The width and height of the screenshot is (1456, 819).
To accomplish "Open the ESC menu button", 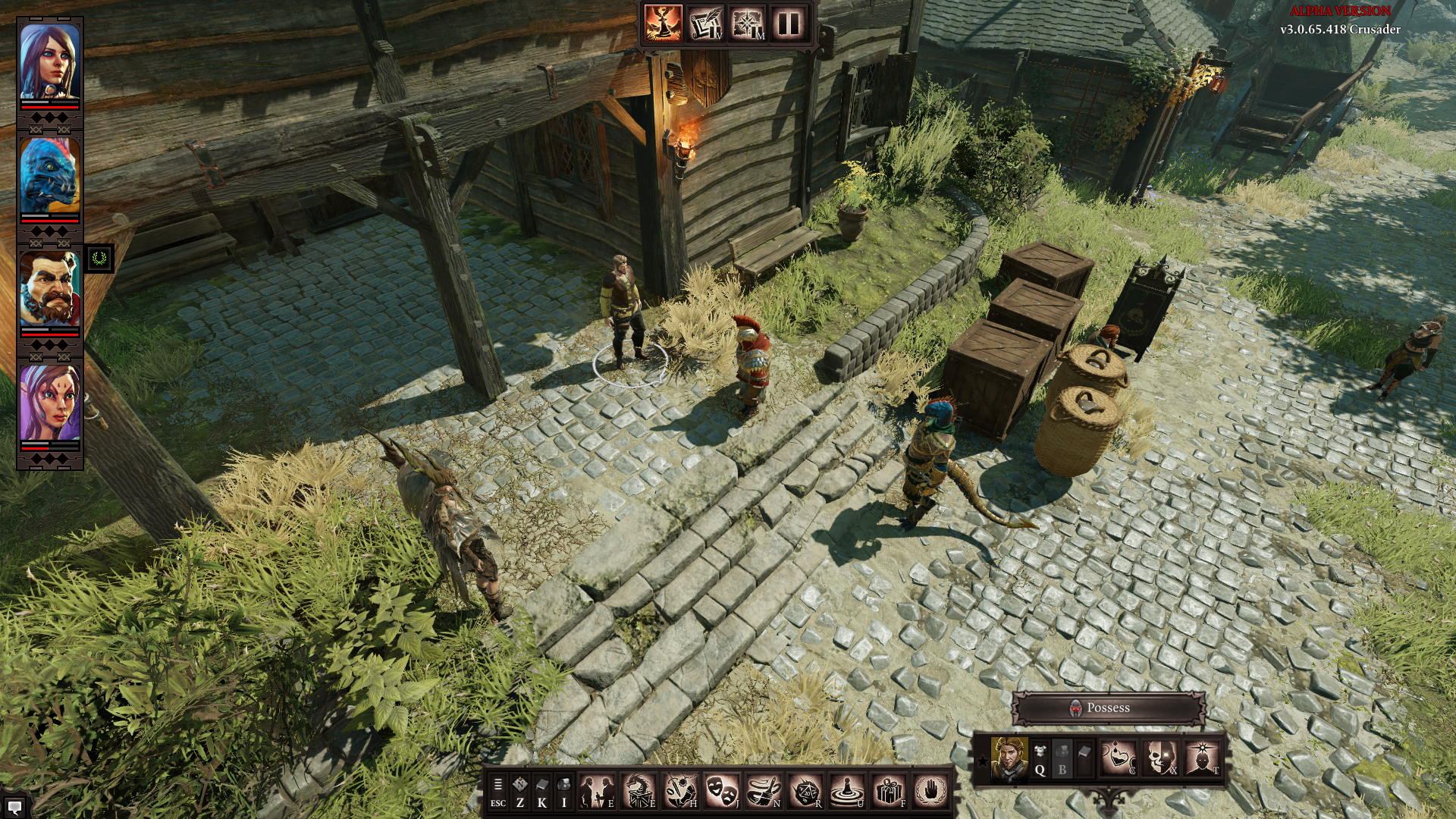I will [x=497, y=792].
